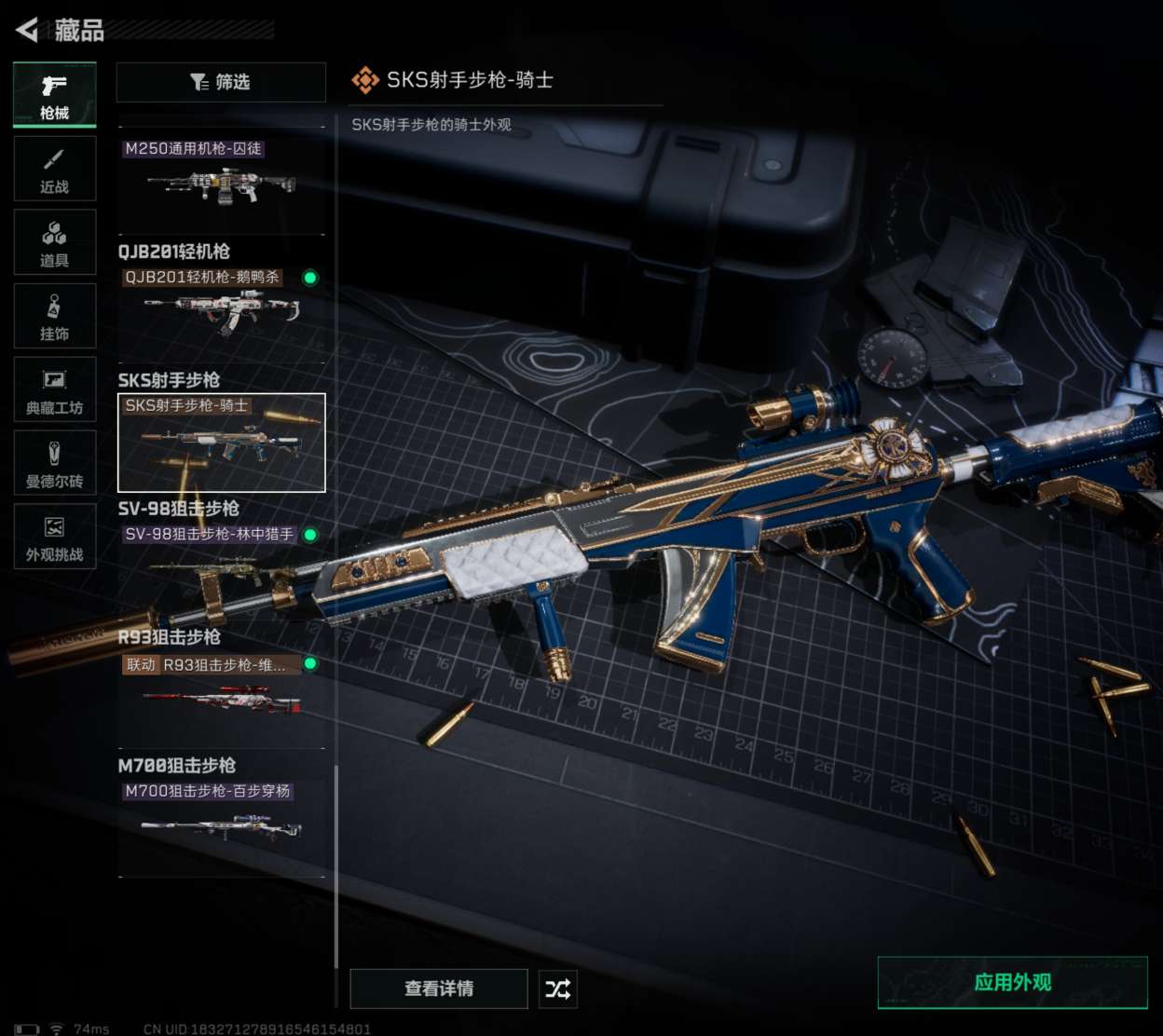Switch to the 枪械 firearms tab
This screenshot has width=1163, height=1036.
pyautogui.click(x=54, y=95)
